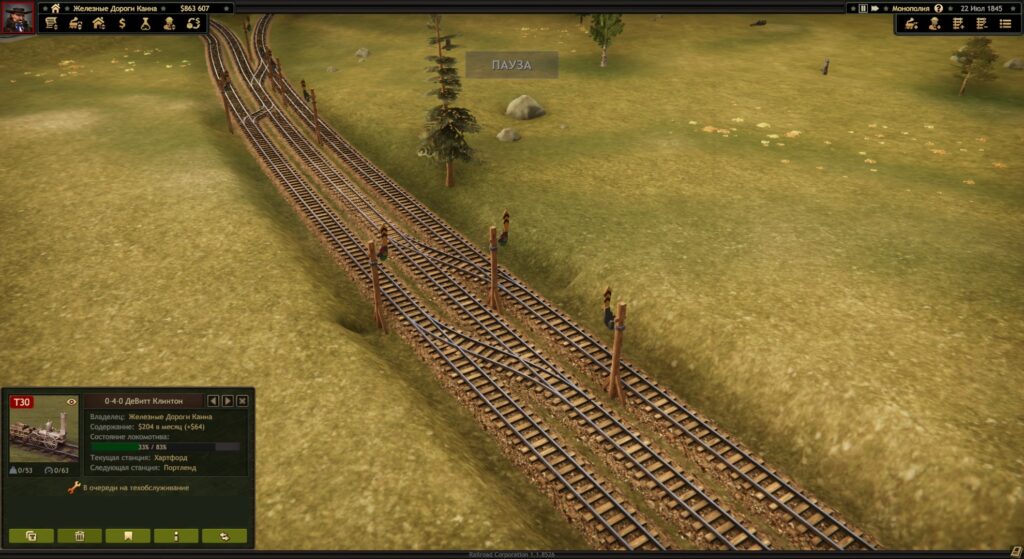This screenshot has height=559, width=1024.
Task: Open the question mark help icon
Action: pyautogui.click(x=939, y=8)
